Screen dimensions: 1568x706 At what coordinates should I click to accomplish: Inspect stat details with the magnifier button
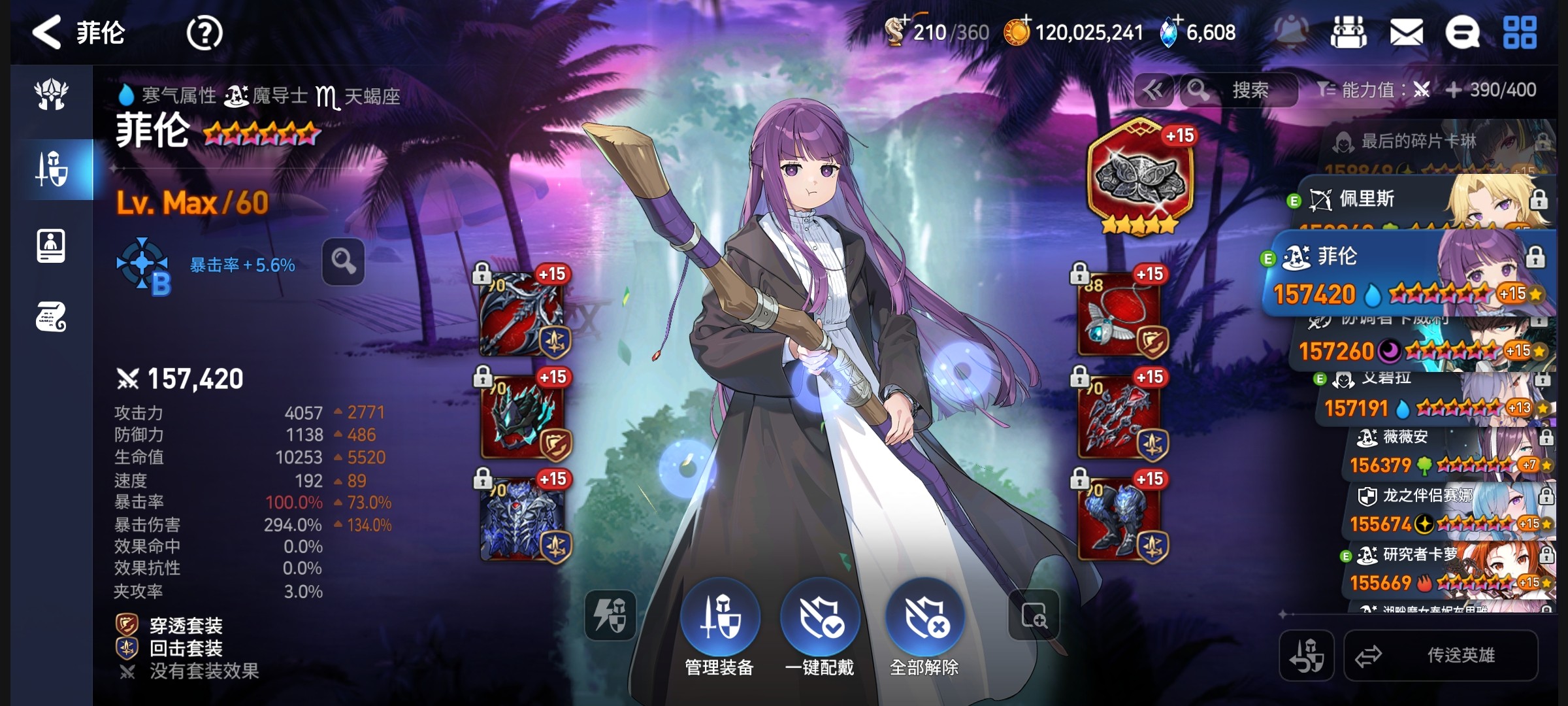(343, 262)
